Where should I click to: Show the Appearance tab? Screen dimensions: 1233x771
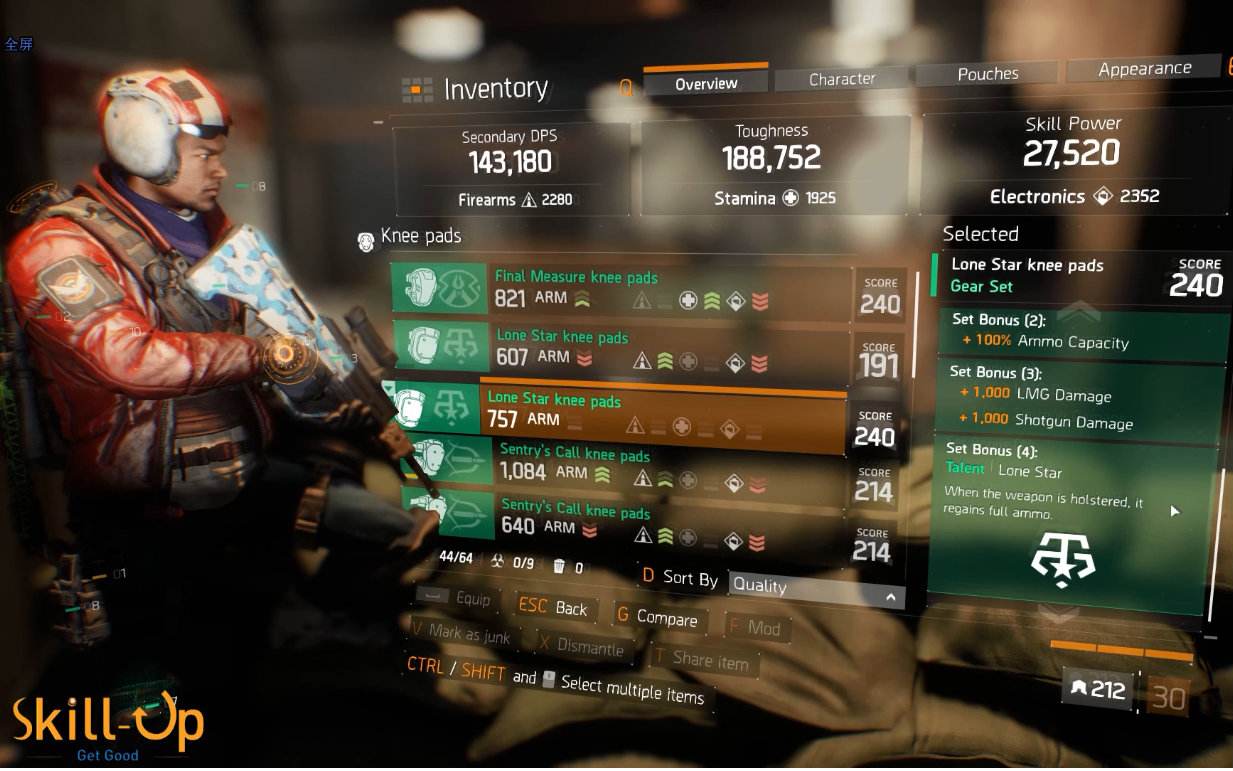pyautogui.click(x=1144, y=69)
